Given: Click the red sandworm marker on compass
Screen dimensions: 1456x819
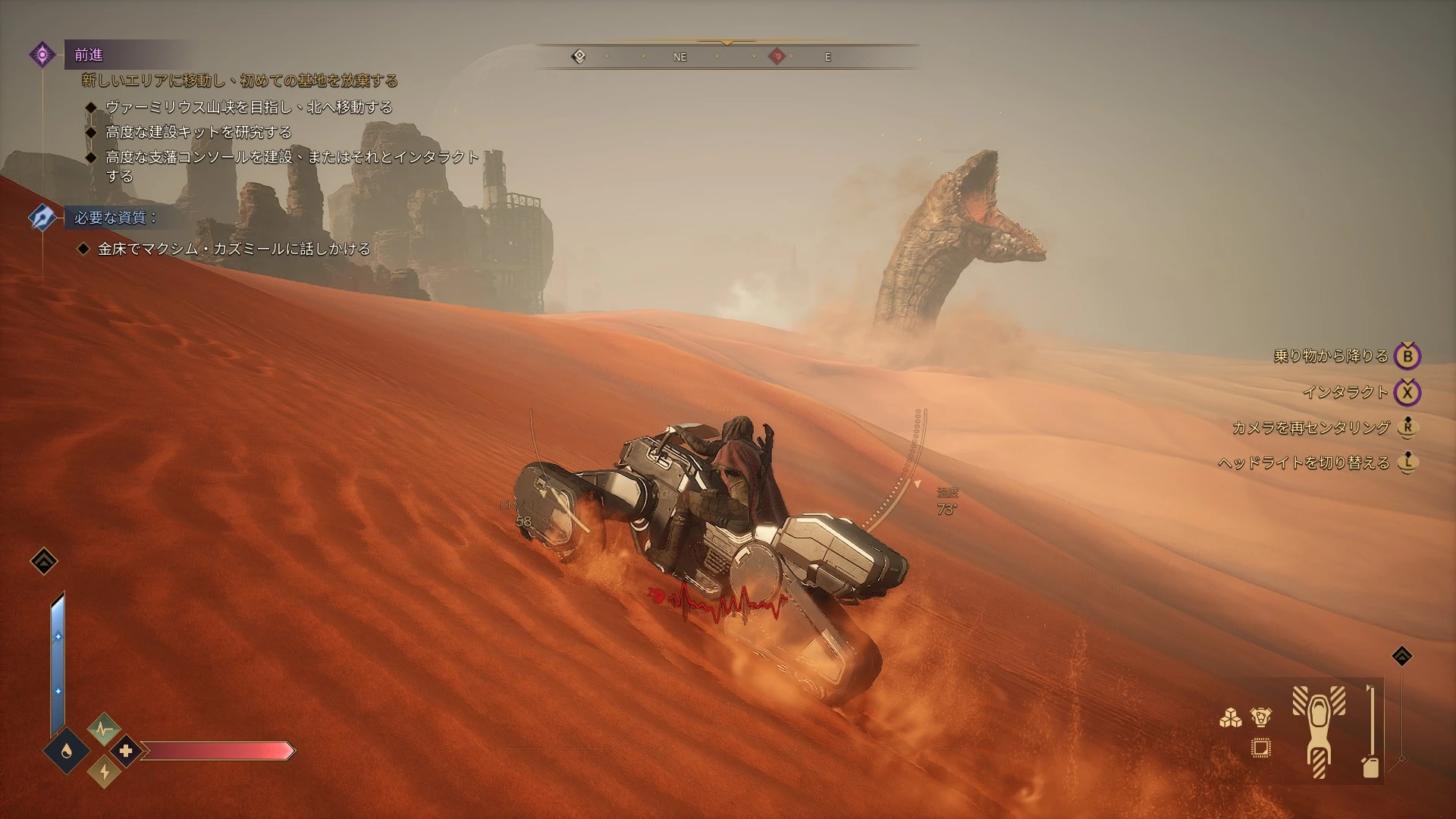Looking at the screenshot, I should (777, 56).
